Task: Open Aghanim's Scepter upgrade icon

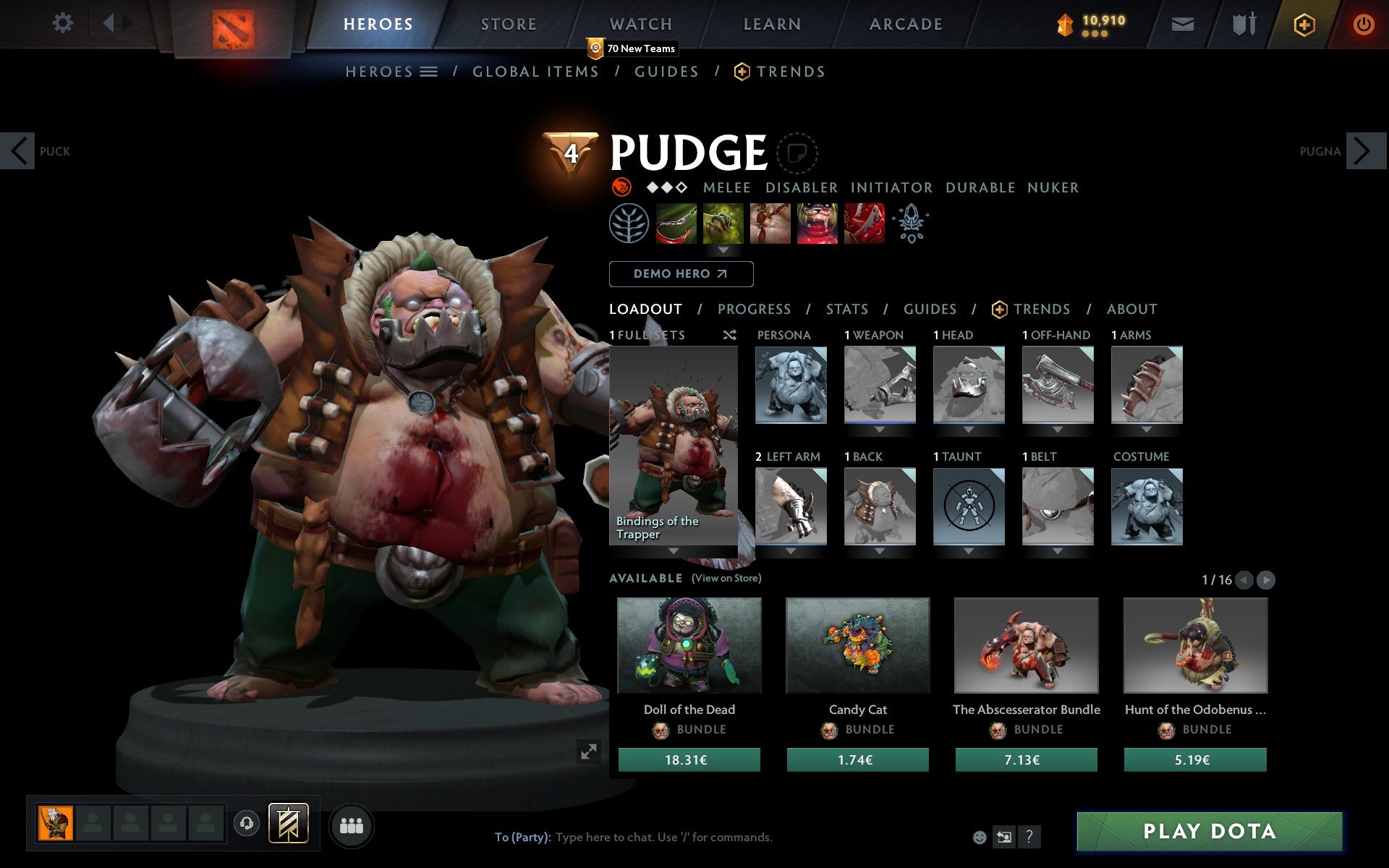Action: (x=912, y=224)
